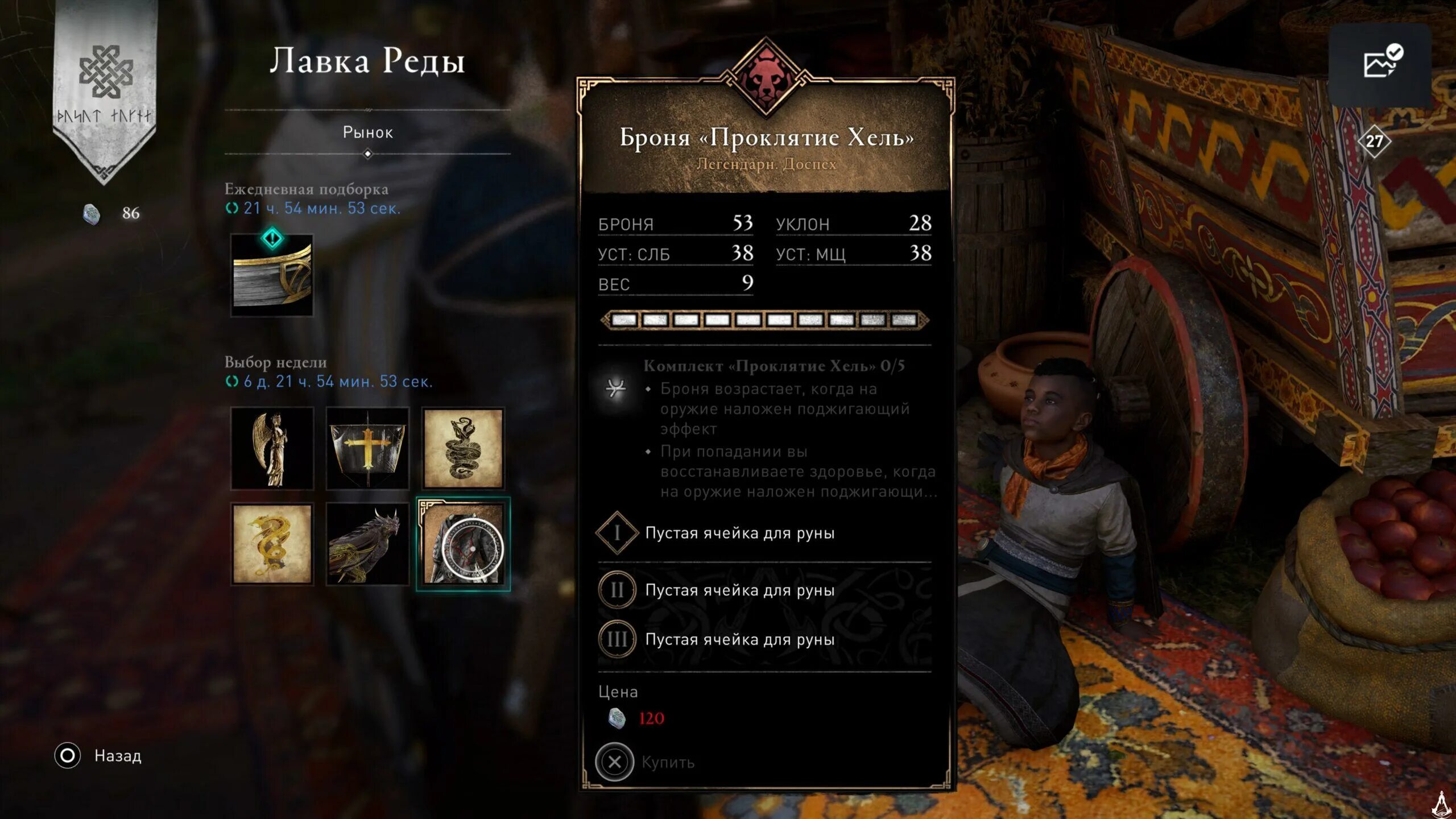1456x819 pixels.
Task: Select the daily selection ship item
Action: 272,276
